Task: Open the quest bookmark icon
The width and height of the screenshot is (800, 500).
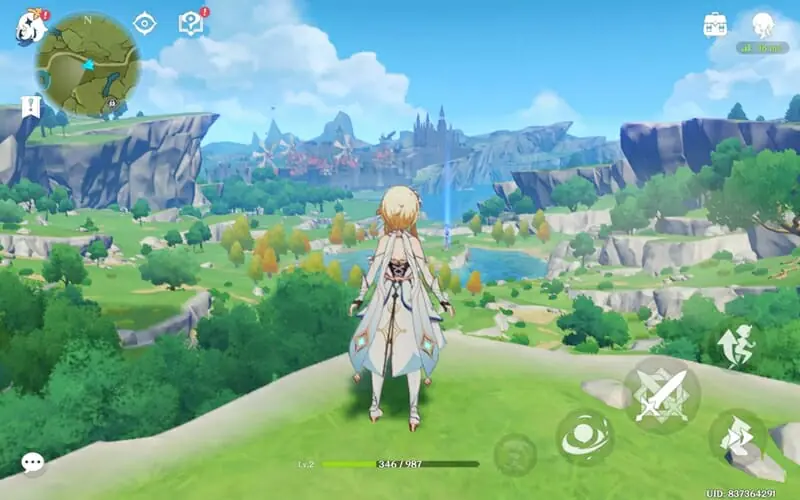Action: [x=30, y=107]
